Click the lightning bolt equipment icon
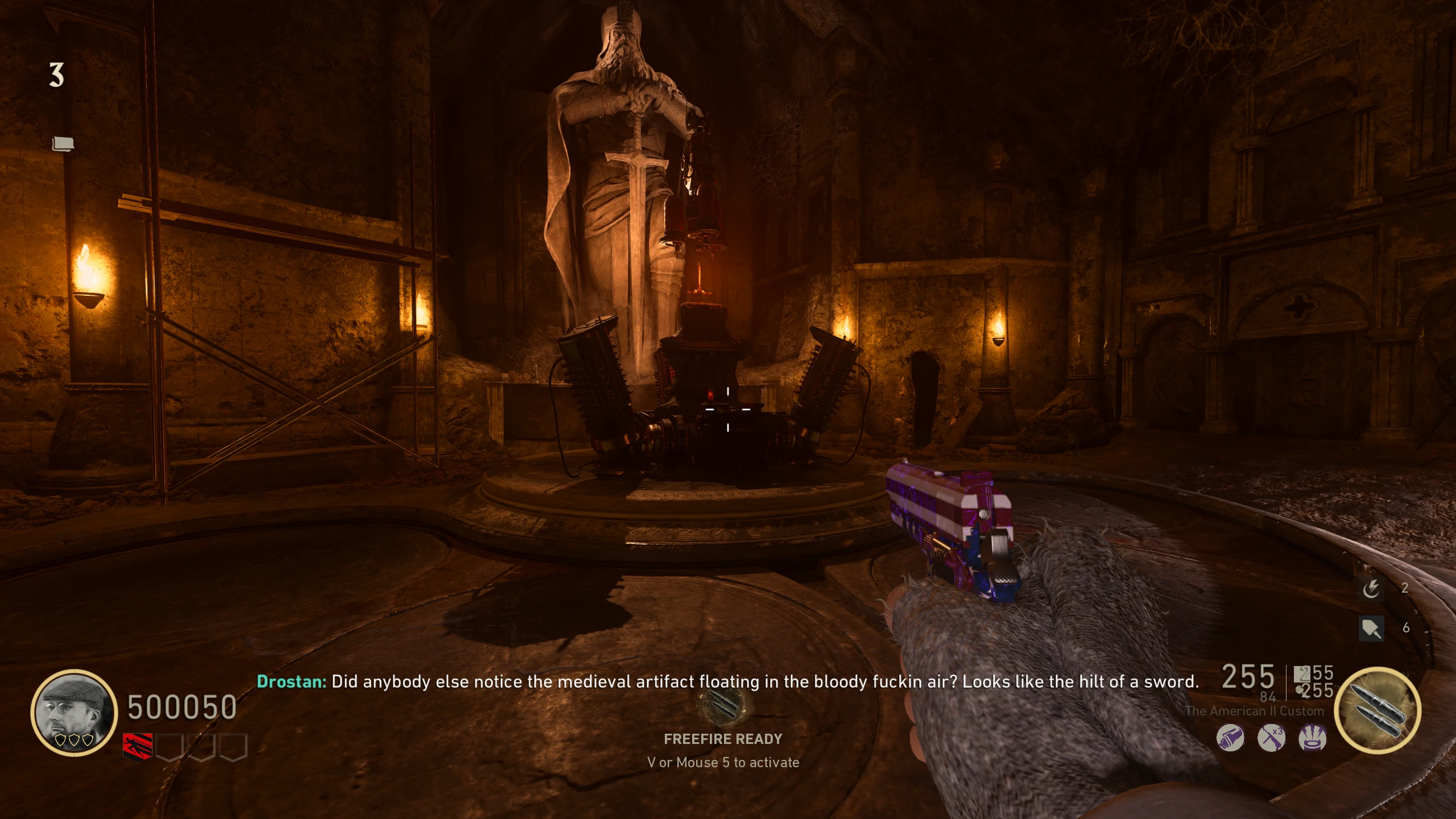Image resolution: width=1456 pixels, height=819 pixels. pyautogui.click(x=1371, y=588)
